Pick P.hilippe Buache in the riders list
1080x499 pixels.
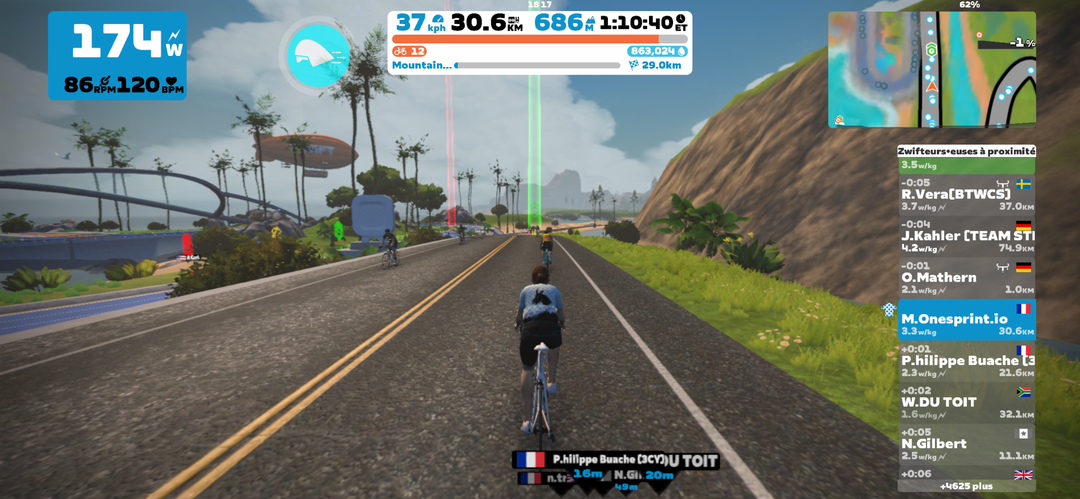tap(966, 361)
